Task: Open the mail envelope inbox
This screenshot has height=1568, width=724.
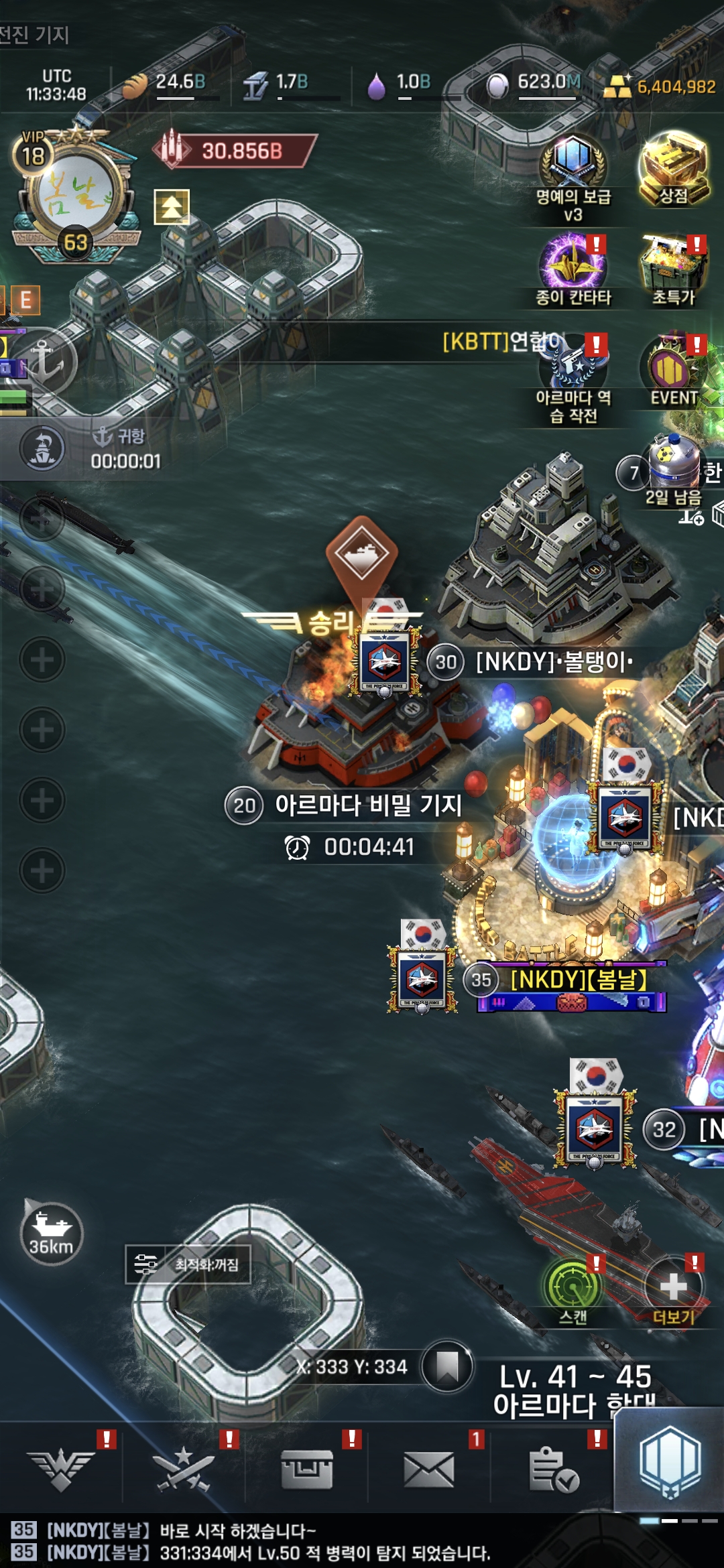Action: point(429,1470)
